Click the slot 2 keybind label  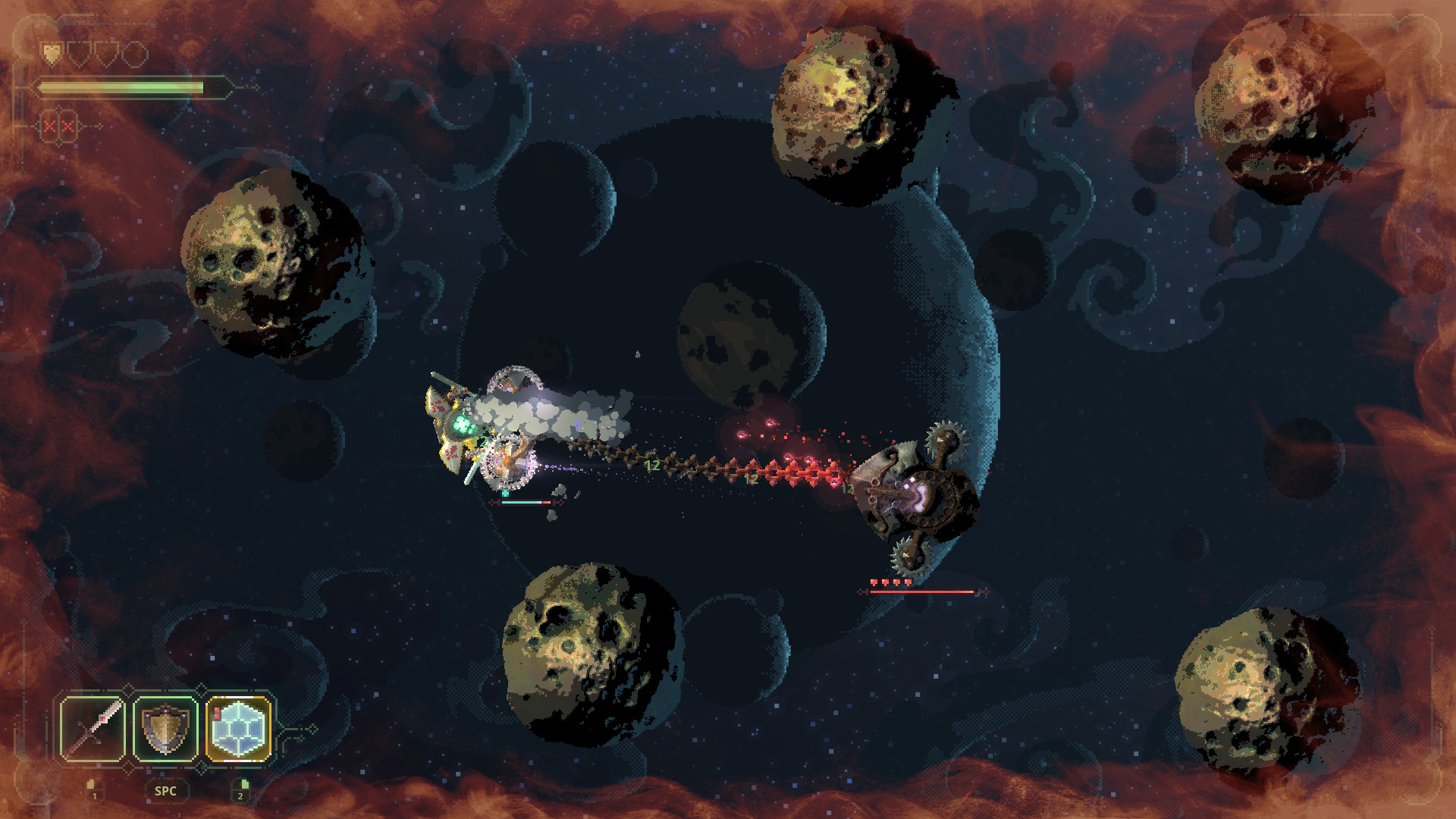pyautogui.click(x=240, y=795)
